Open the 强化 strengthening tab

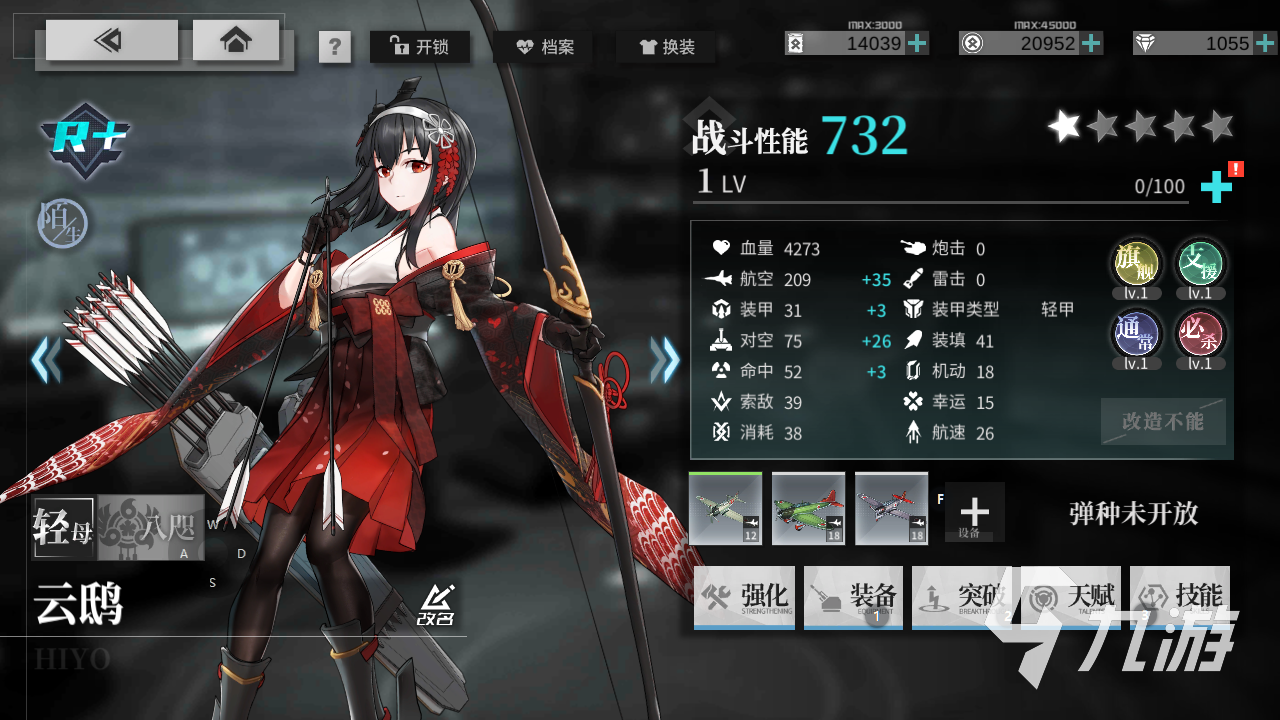pyautogui.click(x=744, y=598)
